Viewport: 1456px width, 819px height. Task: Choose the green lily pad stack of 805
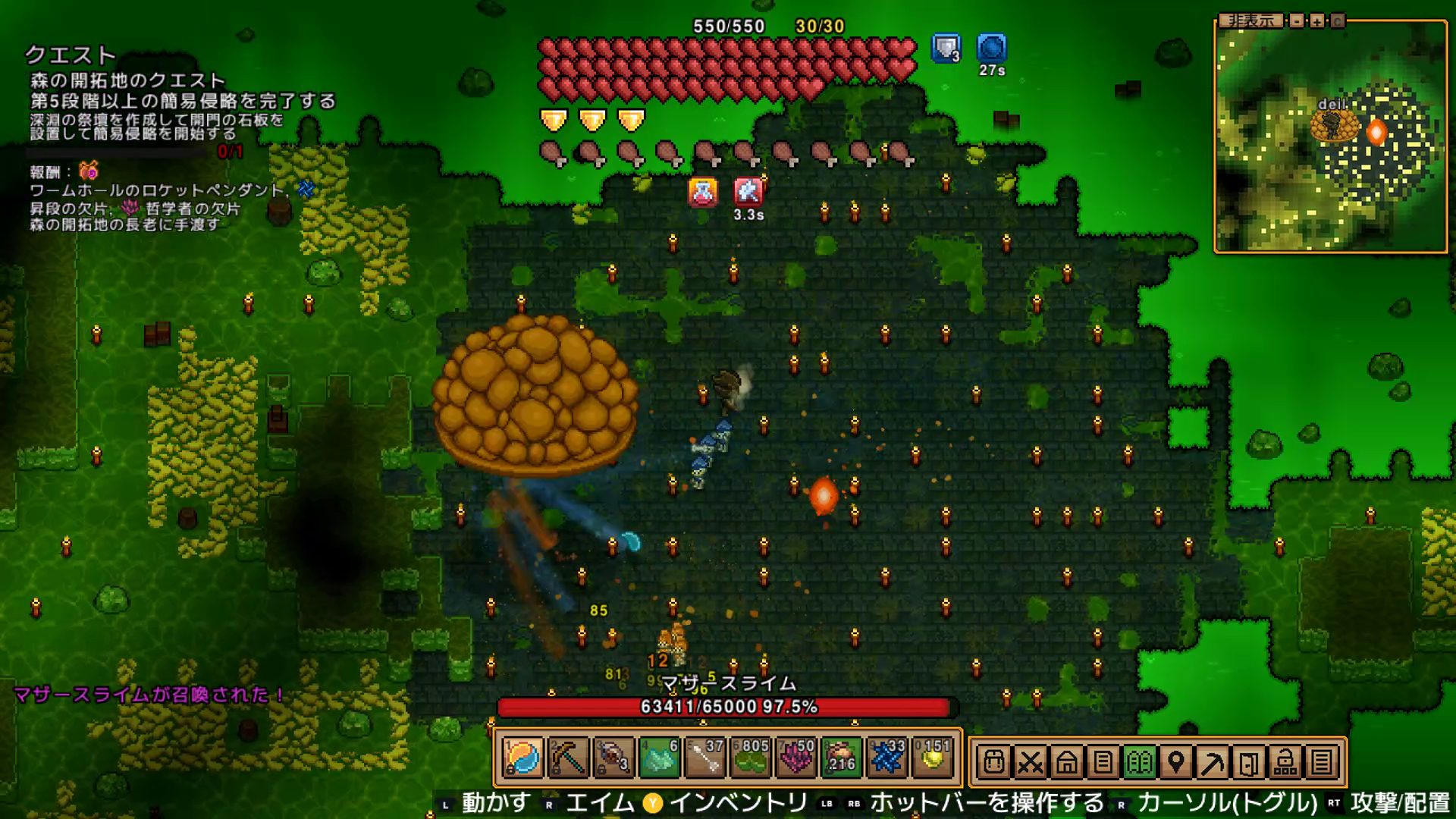[x=750, y=758]
